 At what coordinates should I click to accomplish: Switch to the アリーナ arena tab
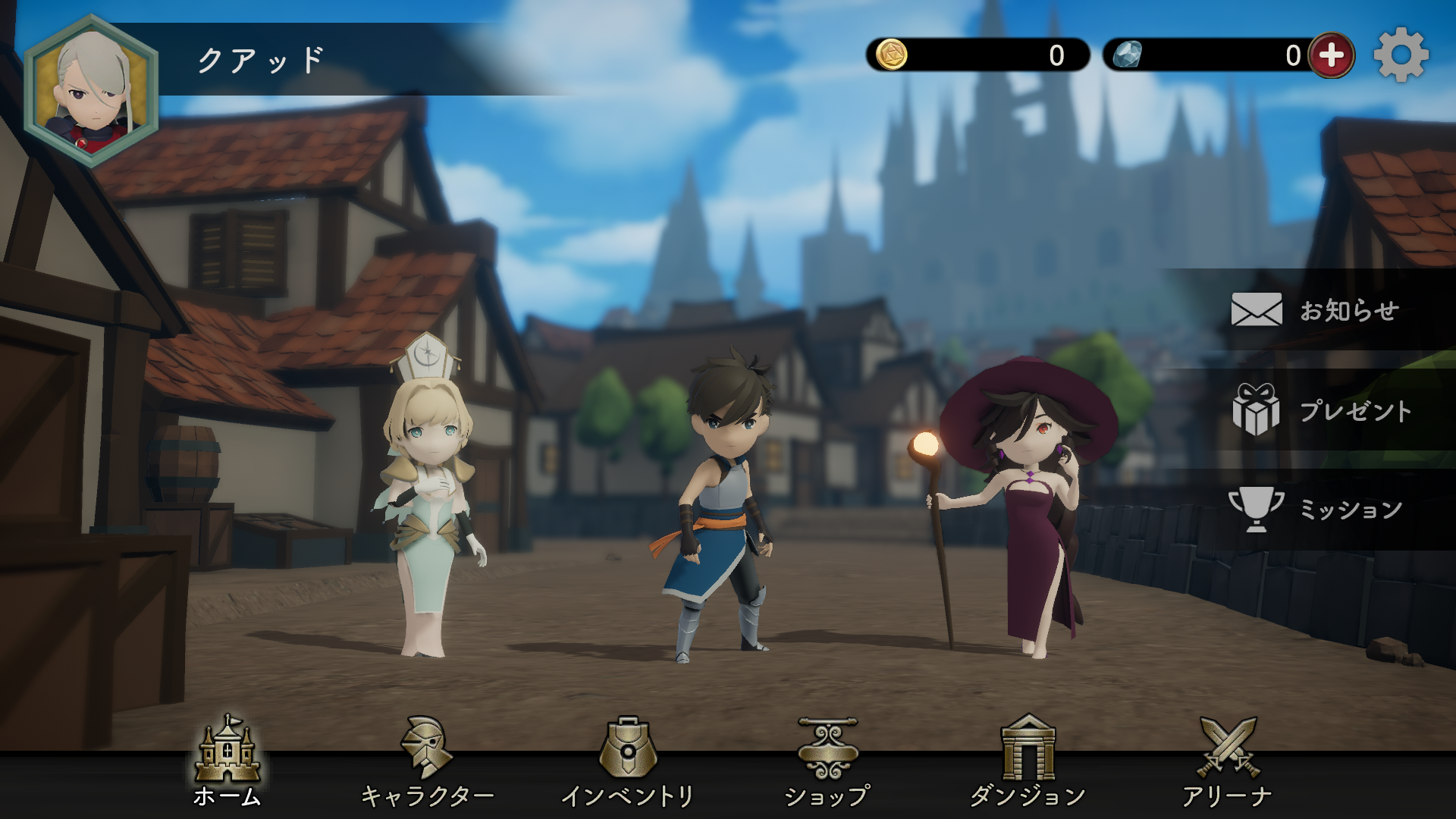(x=1228, y=762)
